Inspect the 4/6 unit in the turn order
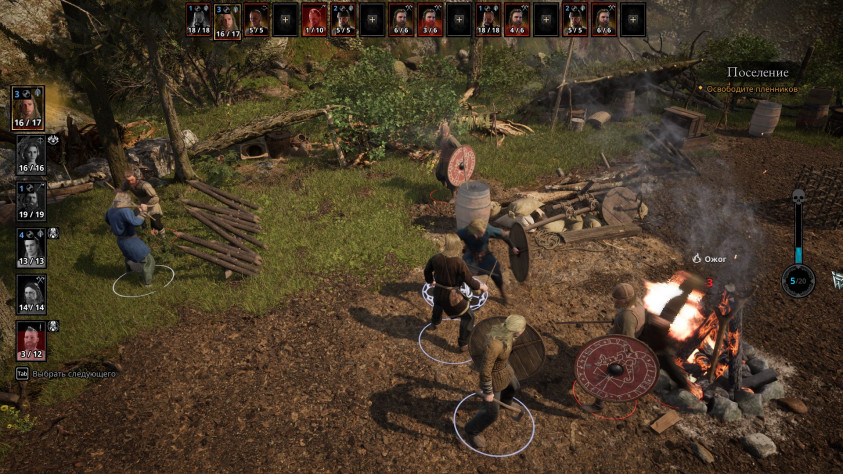The width and height of the screenshot is (843, 474). click(x=517, y=19)
